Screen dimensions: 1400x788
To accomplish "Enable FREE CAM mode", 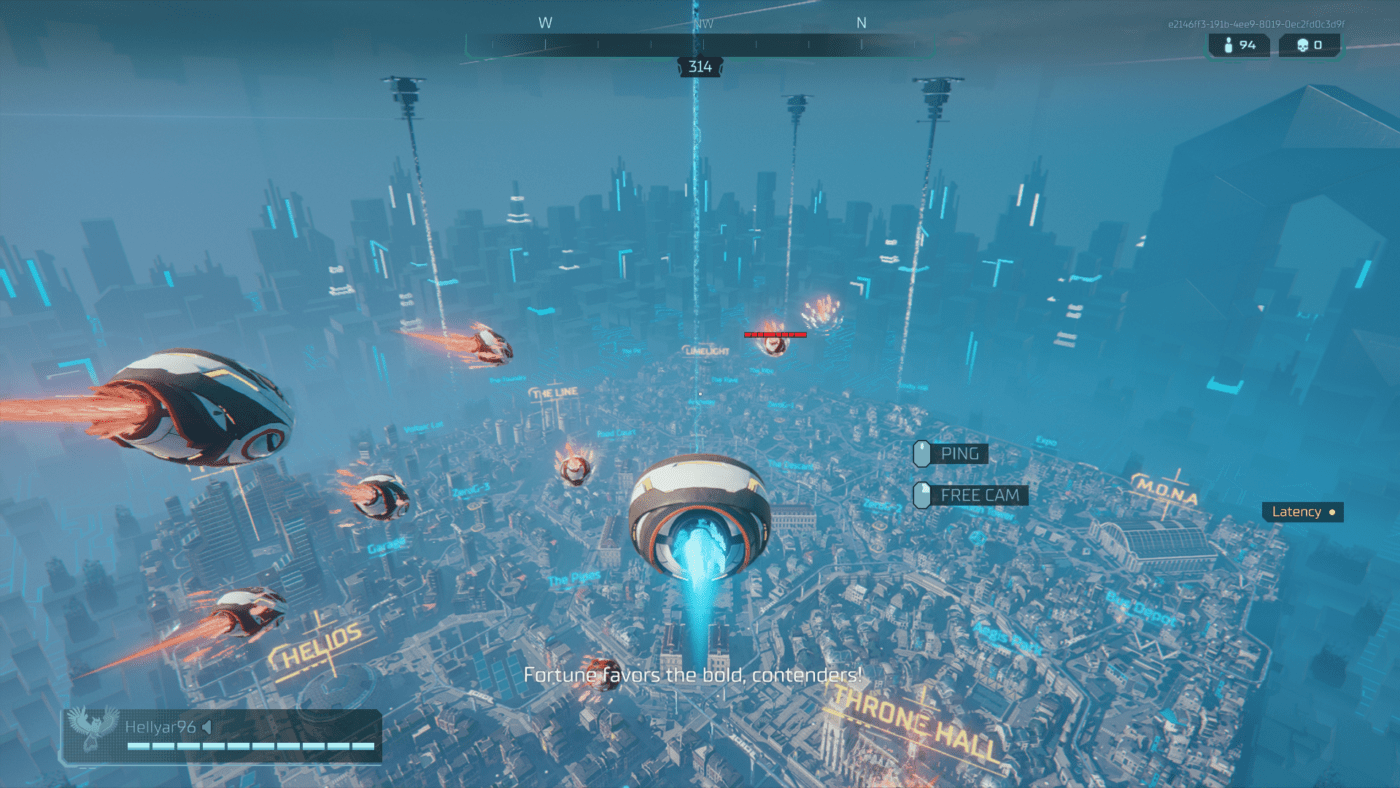I will pos(978,494).
